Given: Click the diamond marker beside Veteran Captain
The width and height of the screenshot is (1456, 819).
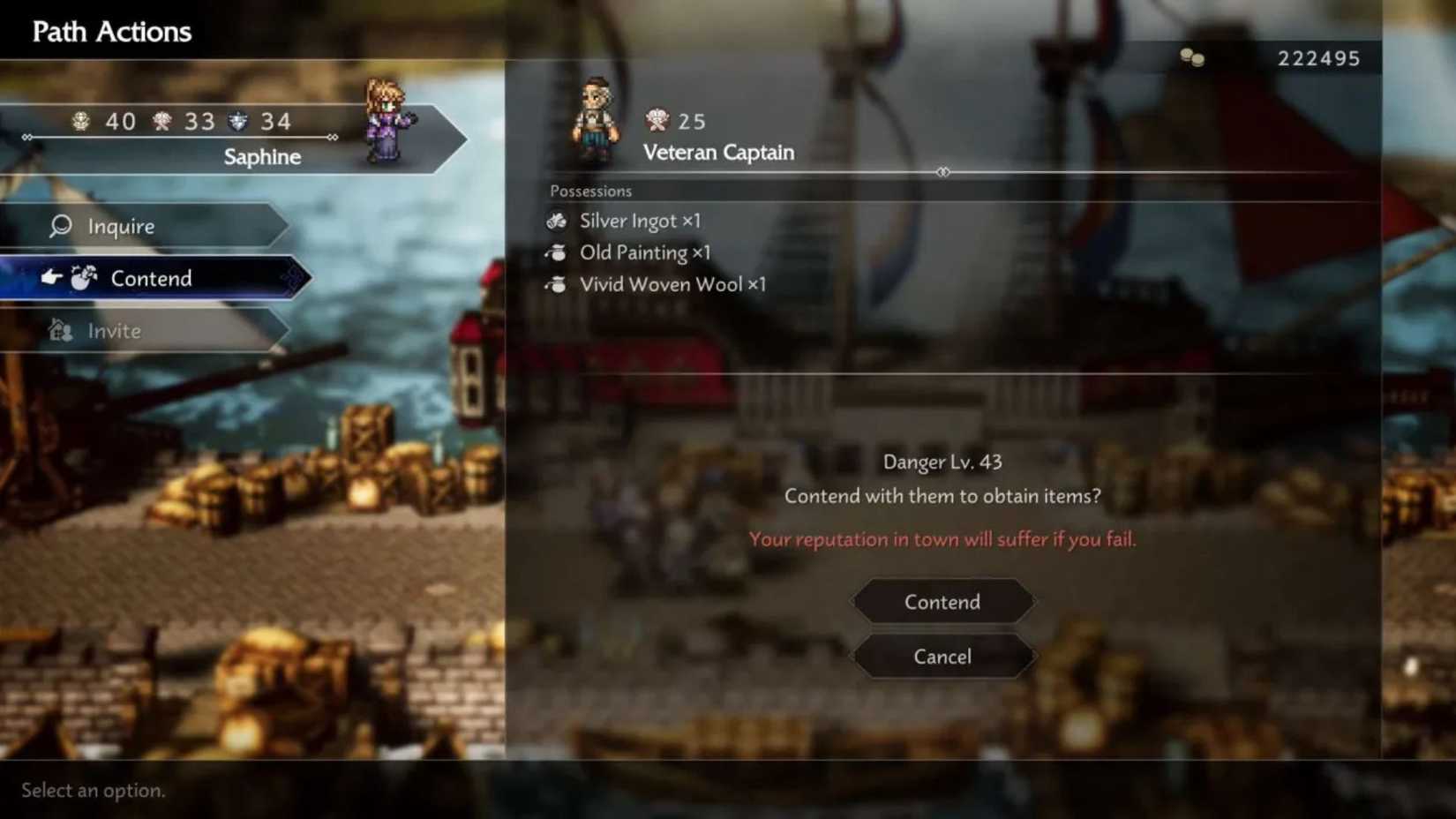Looking at the screenshot, I should coord(944,173).
